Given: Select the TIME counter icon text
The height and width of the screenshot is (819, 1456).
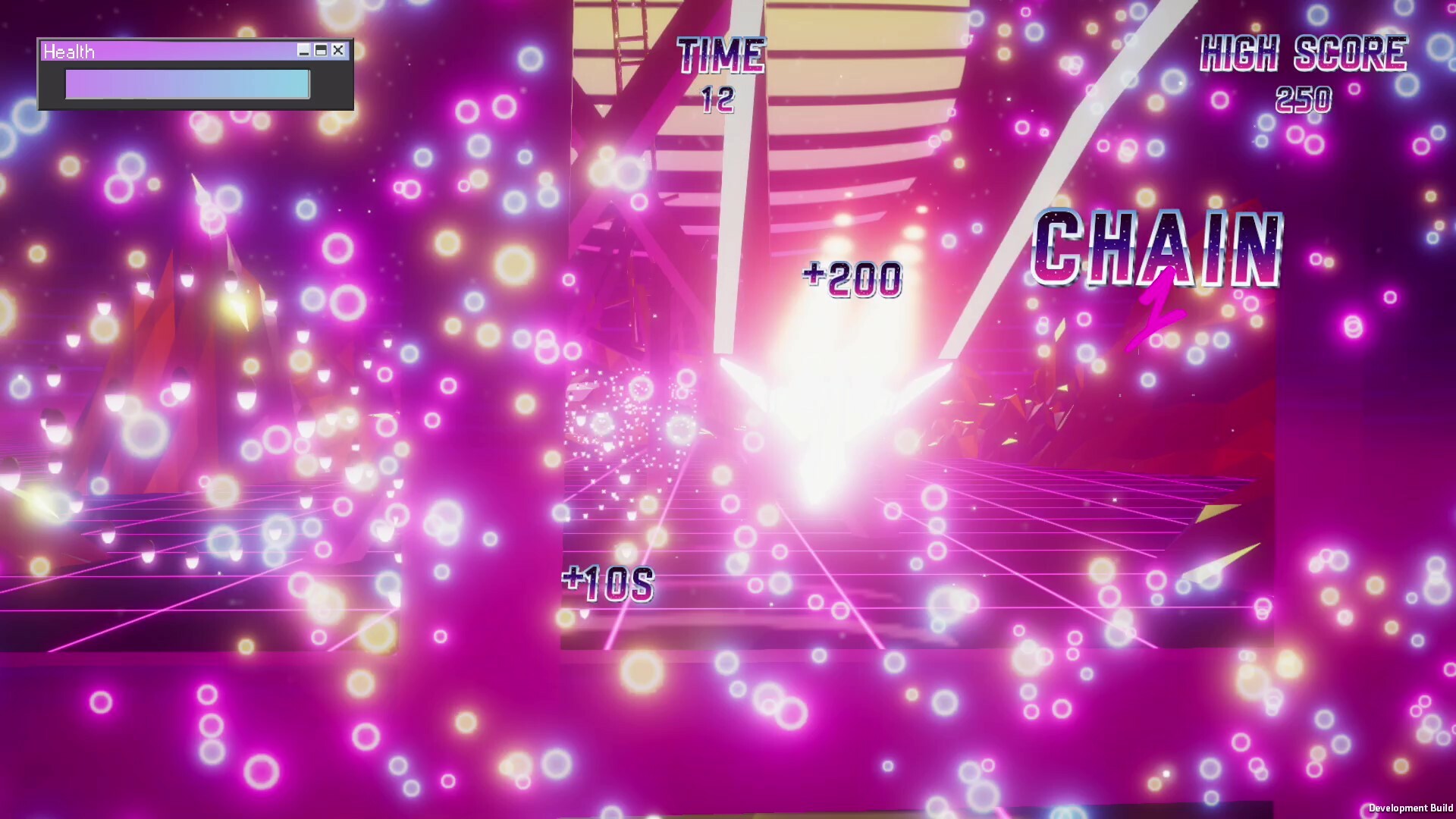Looking at the screenshot, I should point(720,55).
